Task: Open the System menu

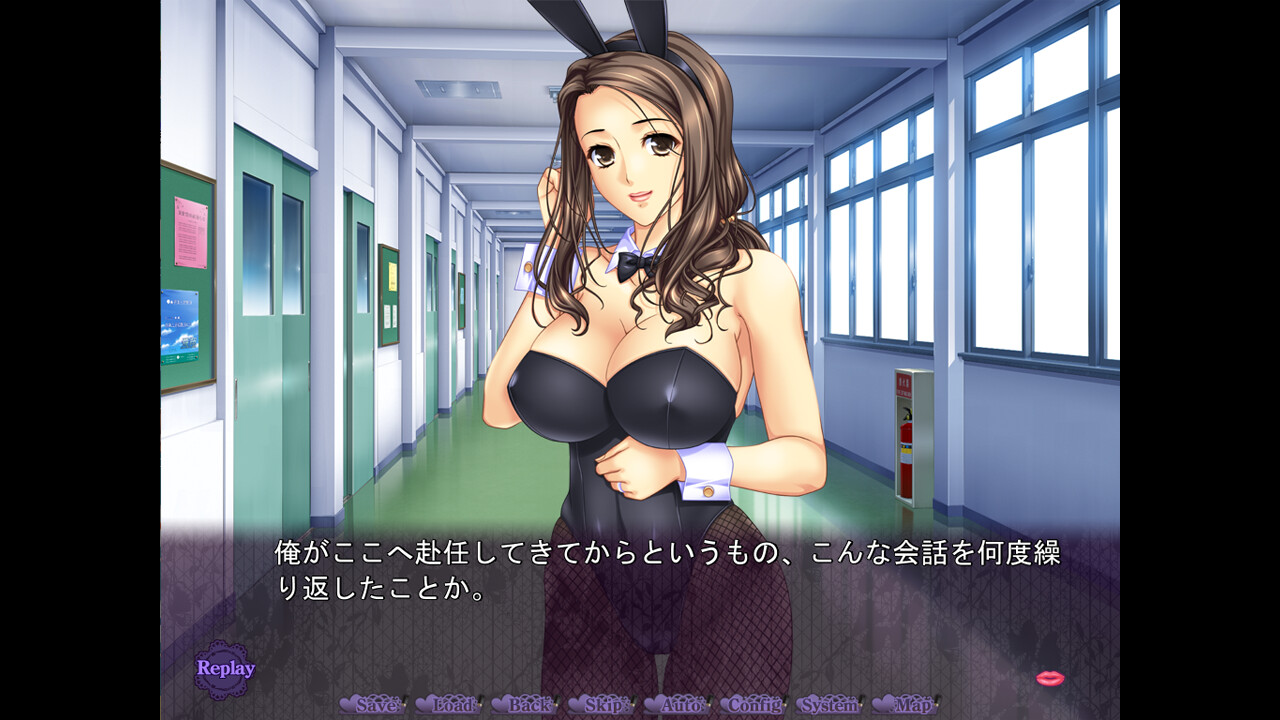Action: (x=829, y=705)
